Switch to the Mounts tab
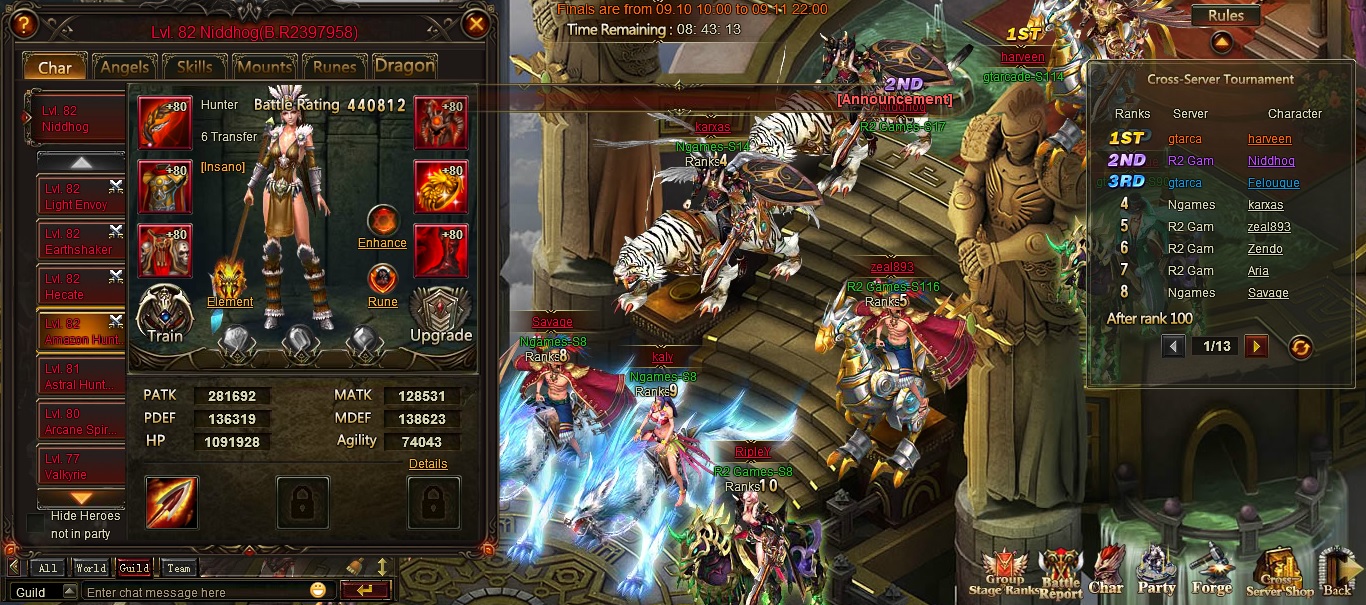1366x605 pixels. coord(264,67)
